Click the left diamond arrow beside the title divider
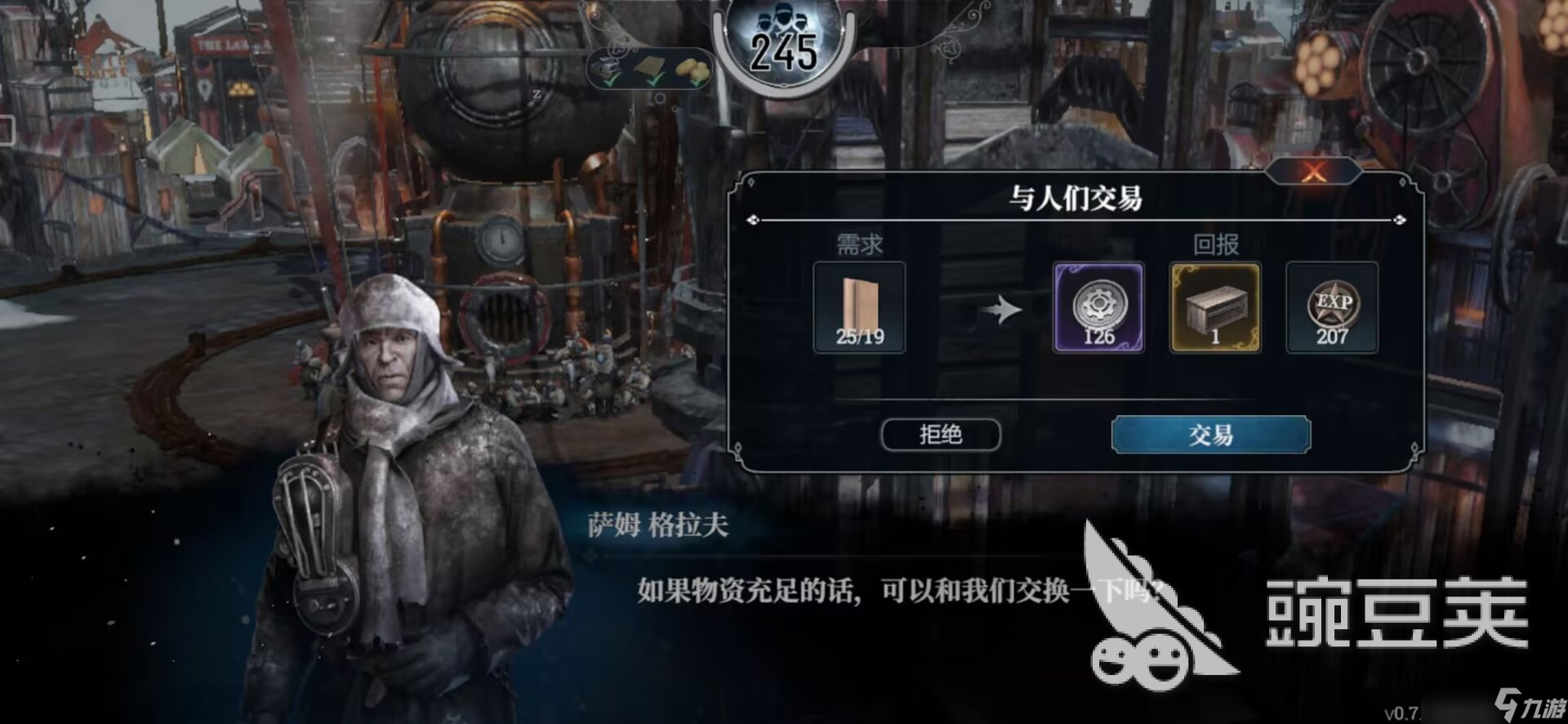 (755, 219)
